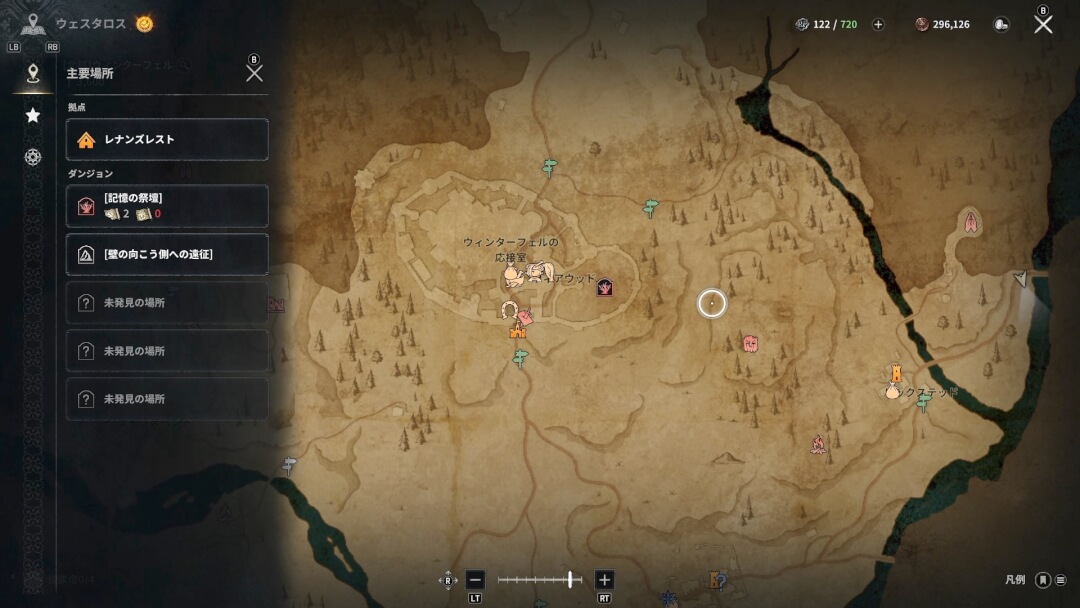1080x608 pixels.
Task: Zoom out the map with minus button
Action: 475,580
